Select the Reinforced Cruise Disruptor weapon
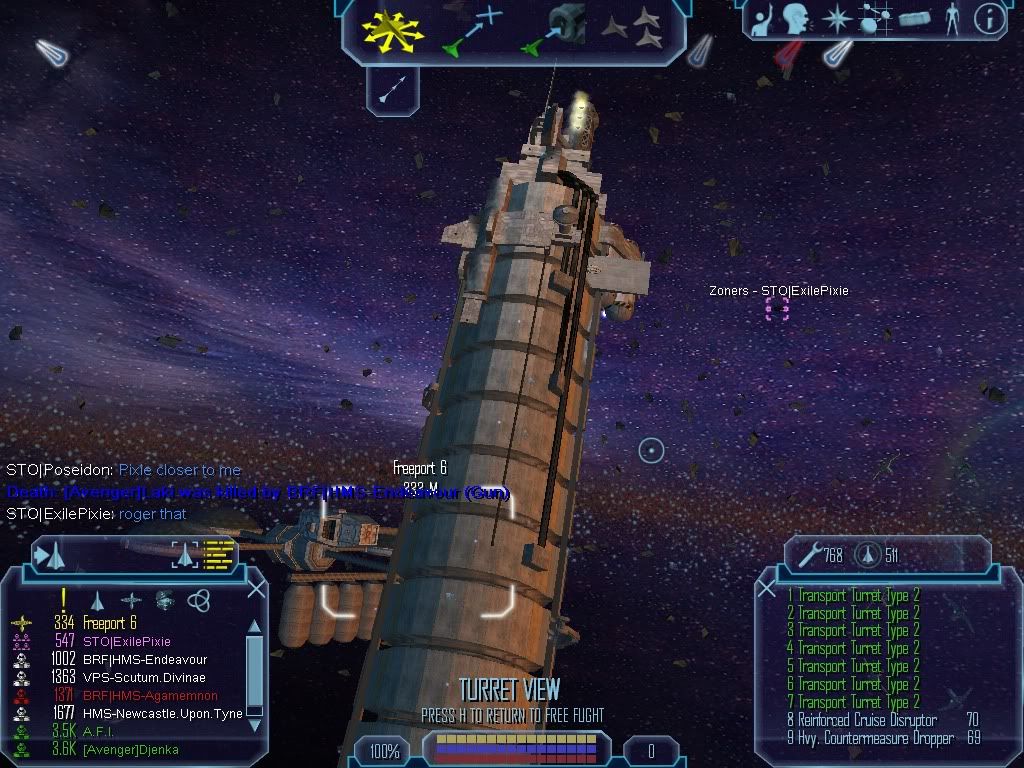Viewport: 1024px width, 768px height. [862, 720]
